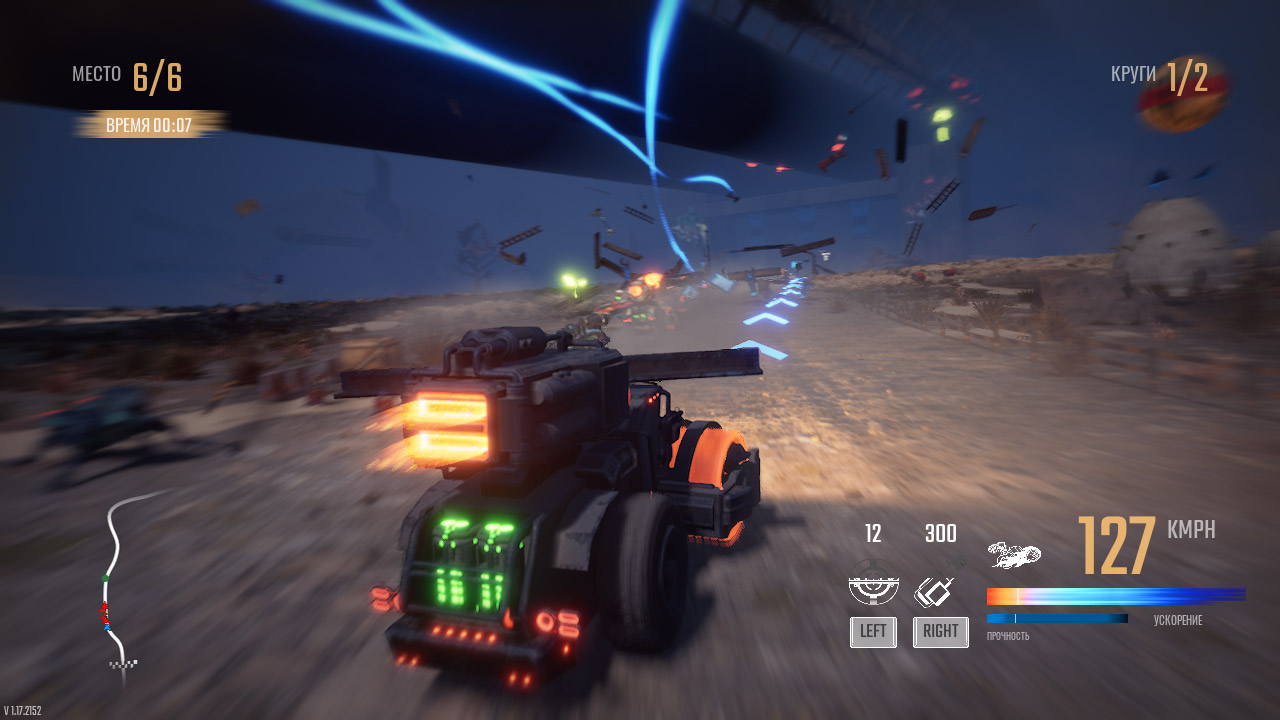Select the crosshair turret weapon icon
Screen dimensions: 1280x720
(873, 585)
